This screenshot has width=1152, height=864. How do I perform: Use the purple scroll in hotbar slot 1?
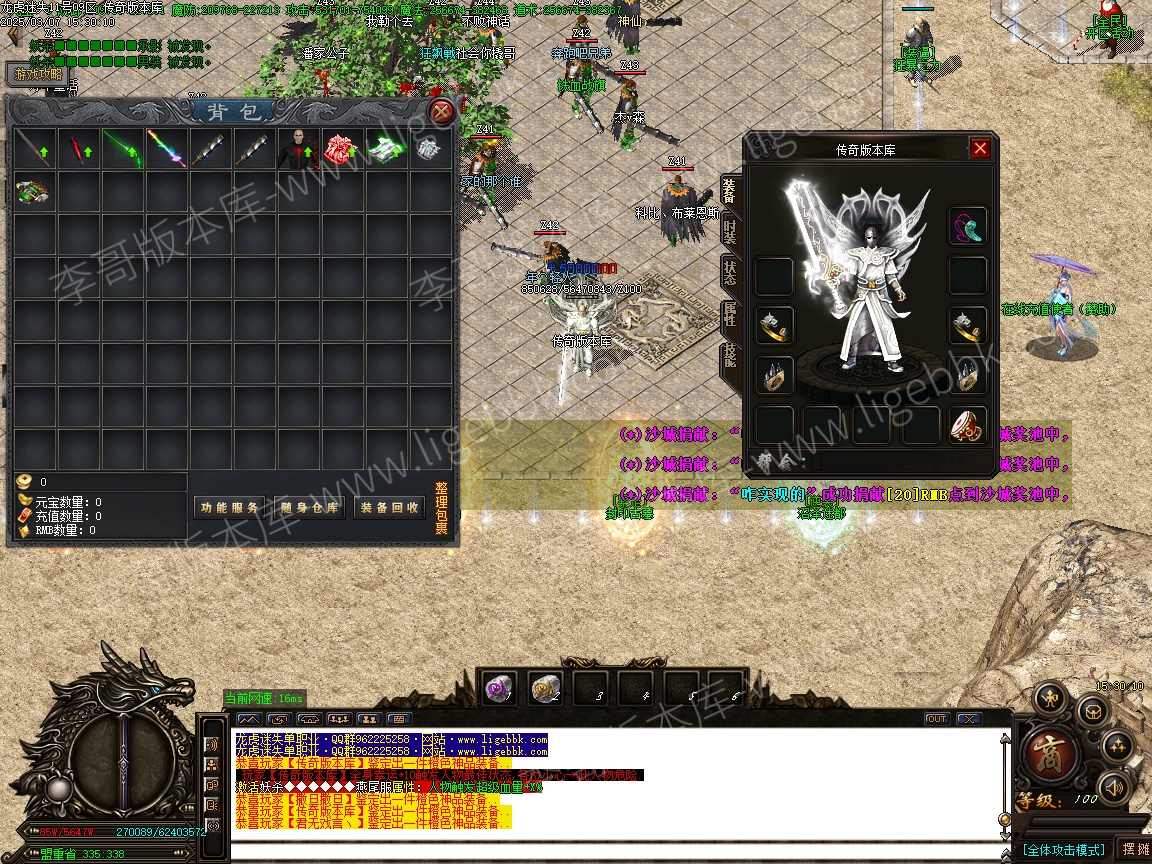(x=500, y=687)
